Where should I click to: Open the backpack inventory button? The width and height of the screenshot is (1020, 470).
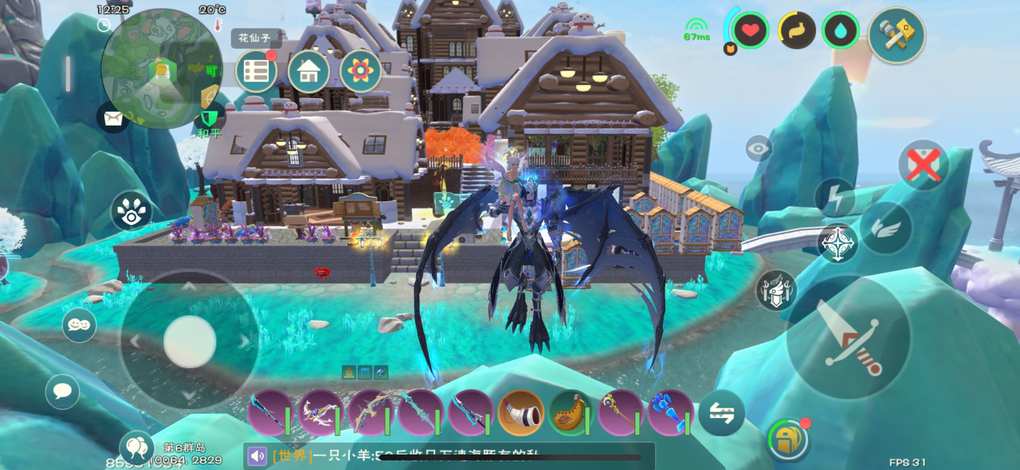click(x=788, y=440)
